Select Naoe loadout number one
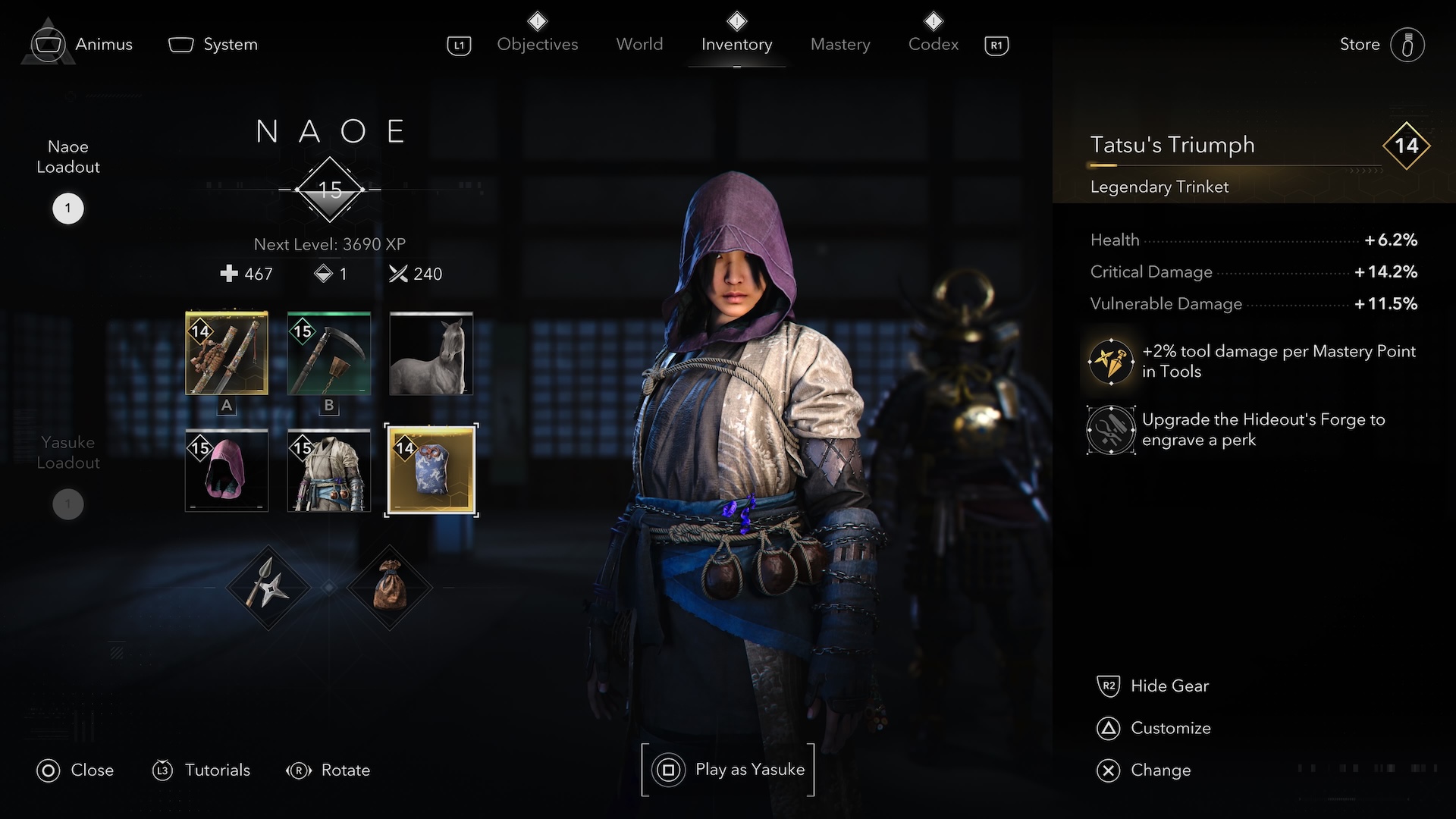Viewport: 1456px width, 819px height. [67, 209]
